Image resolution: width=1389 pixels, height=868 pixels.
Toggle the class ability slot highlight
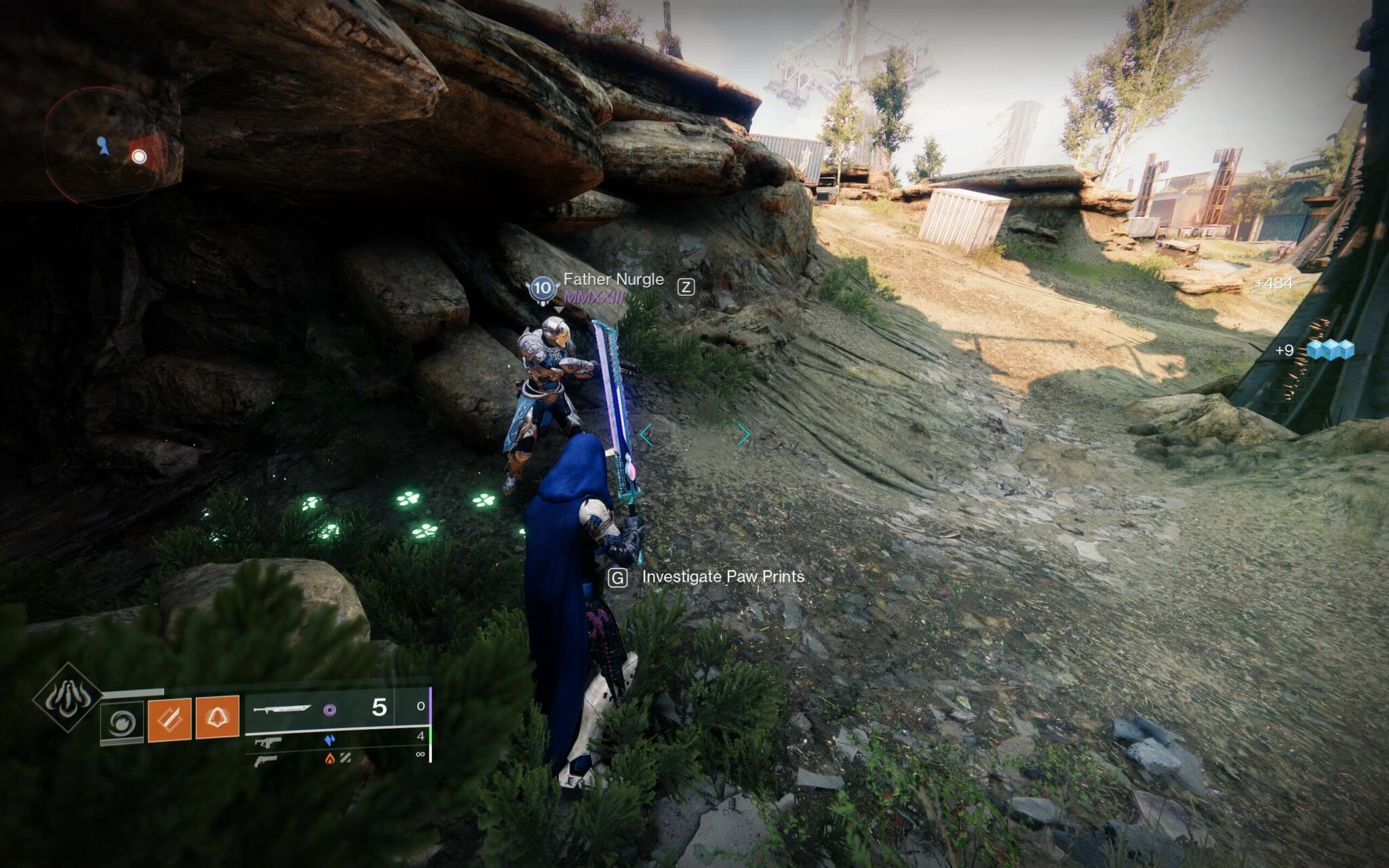(x=121, y=720)
